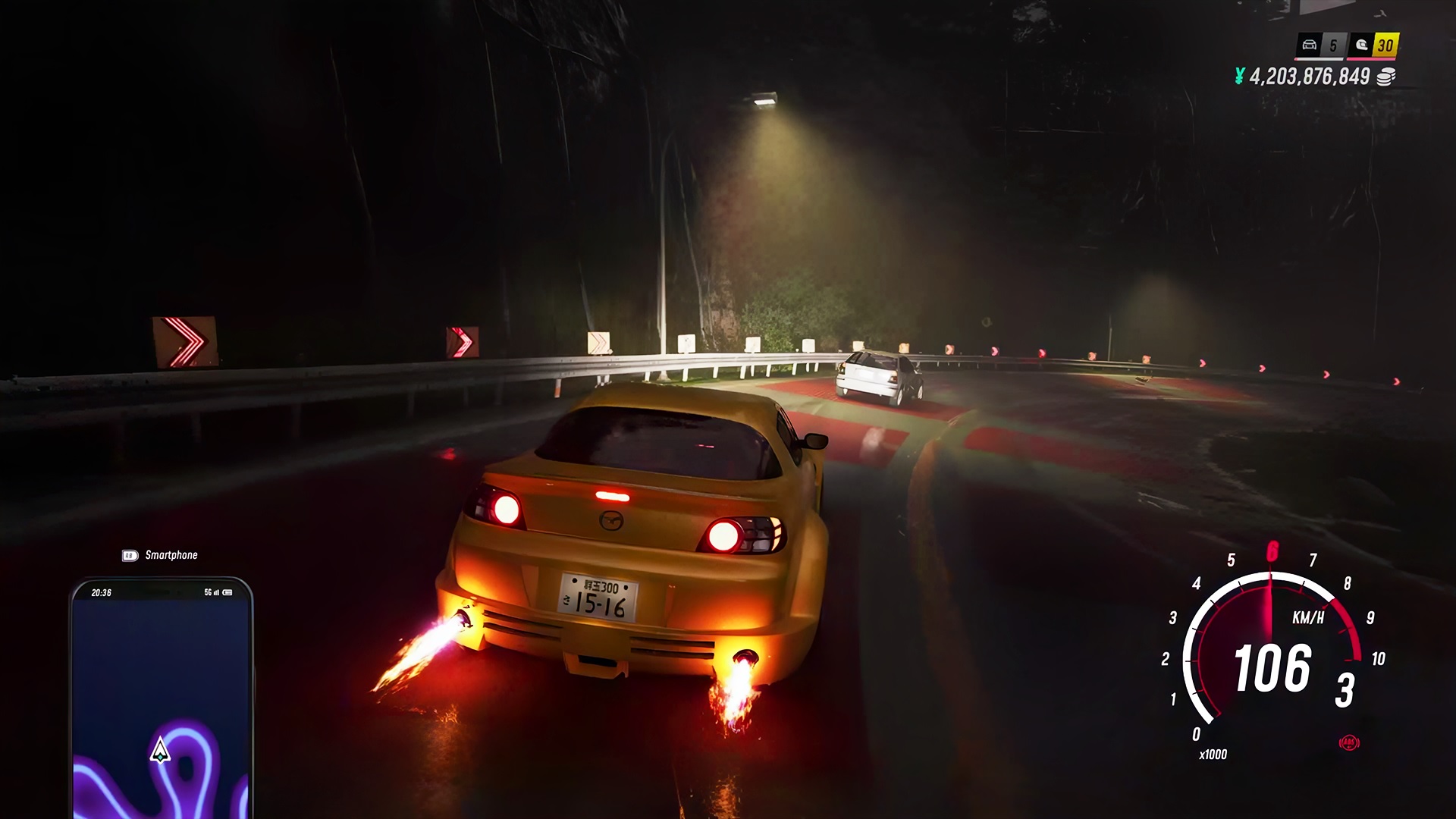Click the 5G signal indicator on the phone
Image resolution: width=1456 pixels, height=819 pixels.
(209, 592)
